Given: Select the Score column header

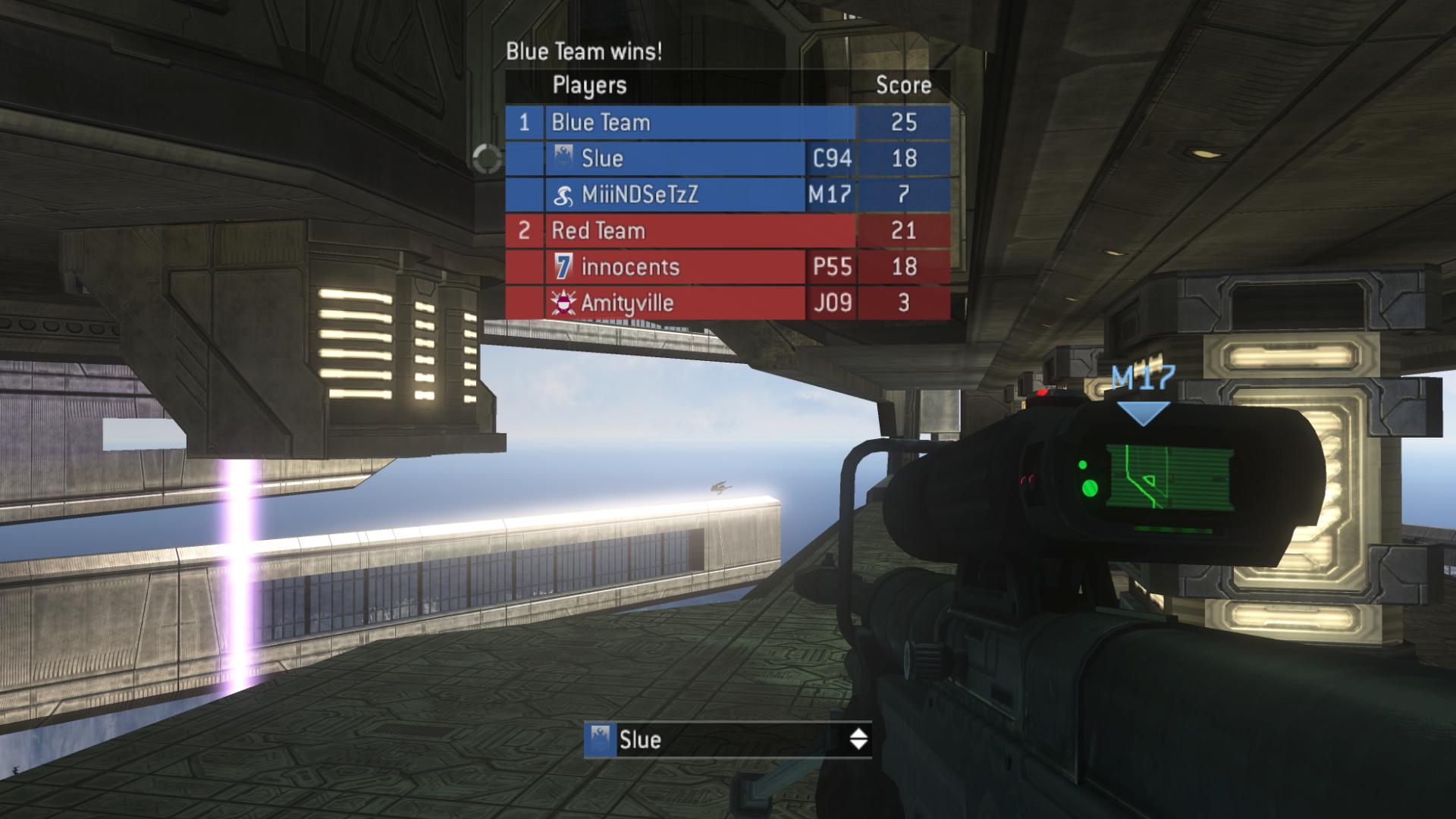Looking at the screenshot, I should [x=905, y=85].
